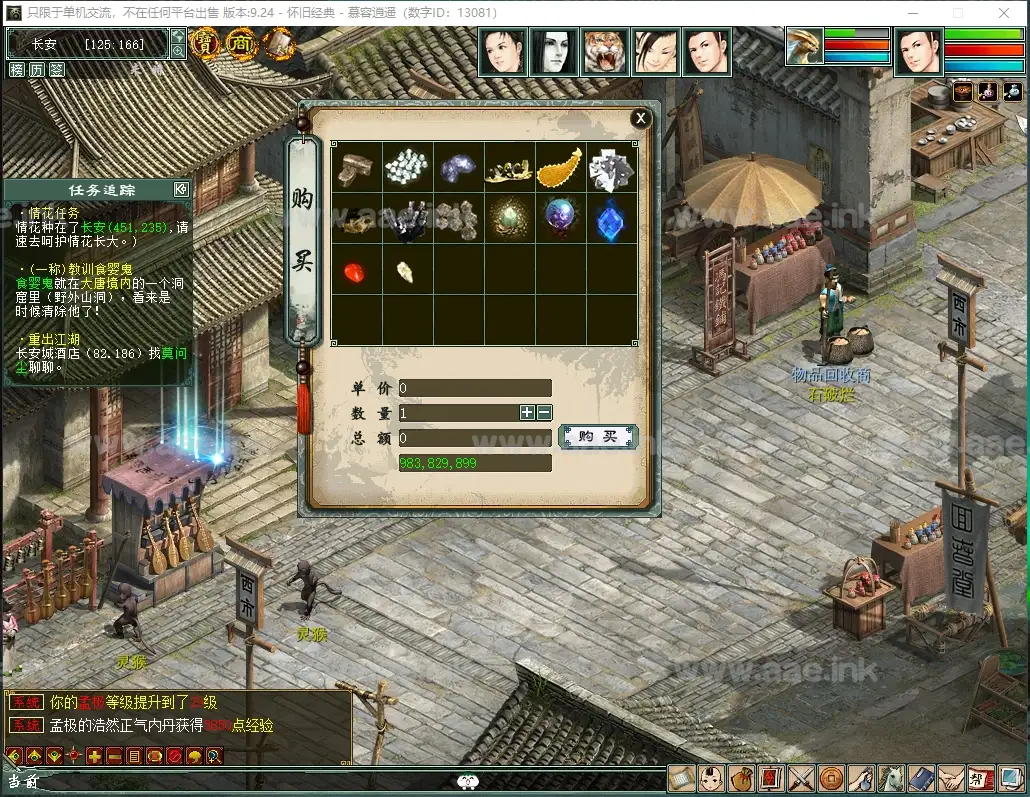Image resolution: width=1030 pixels, height=797 pixels.
Task: Open the crossed swords combat icon
Action: [802, 778]
